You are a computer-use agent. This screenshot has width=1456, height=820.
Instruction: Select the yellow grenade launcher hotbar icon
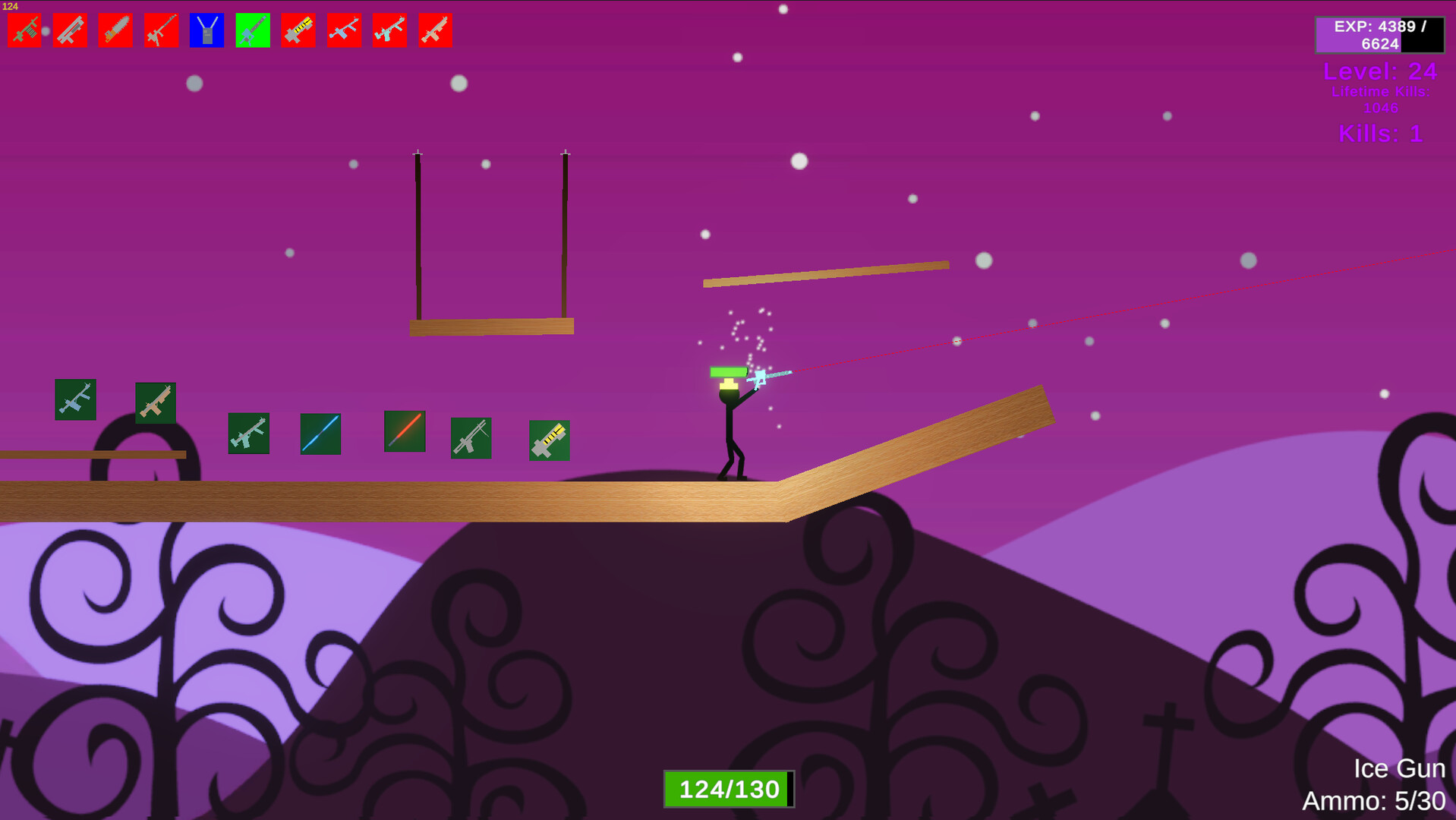[x=298, y=29]
